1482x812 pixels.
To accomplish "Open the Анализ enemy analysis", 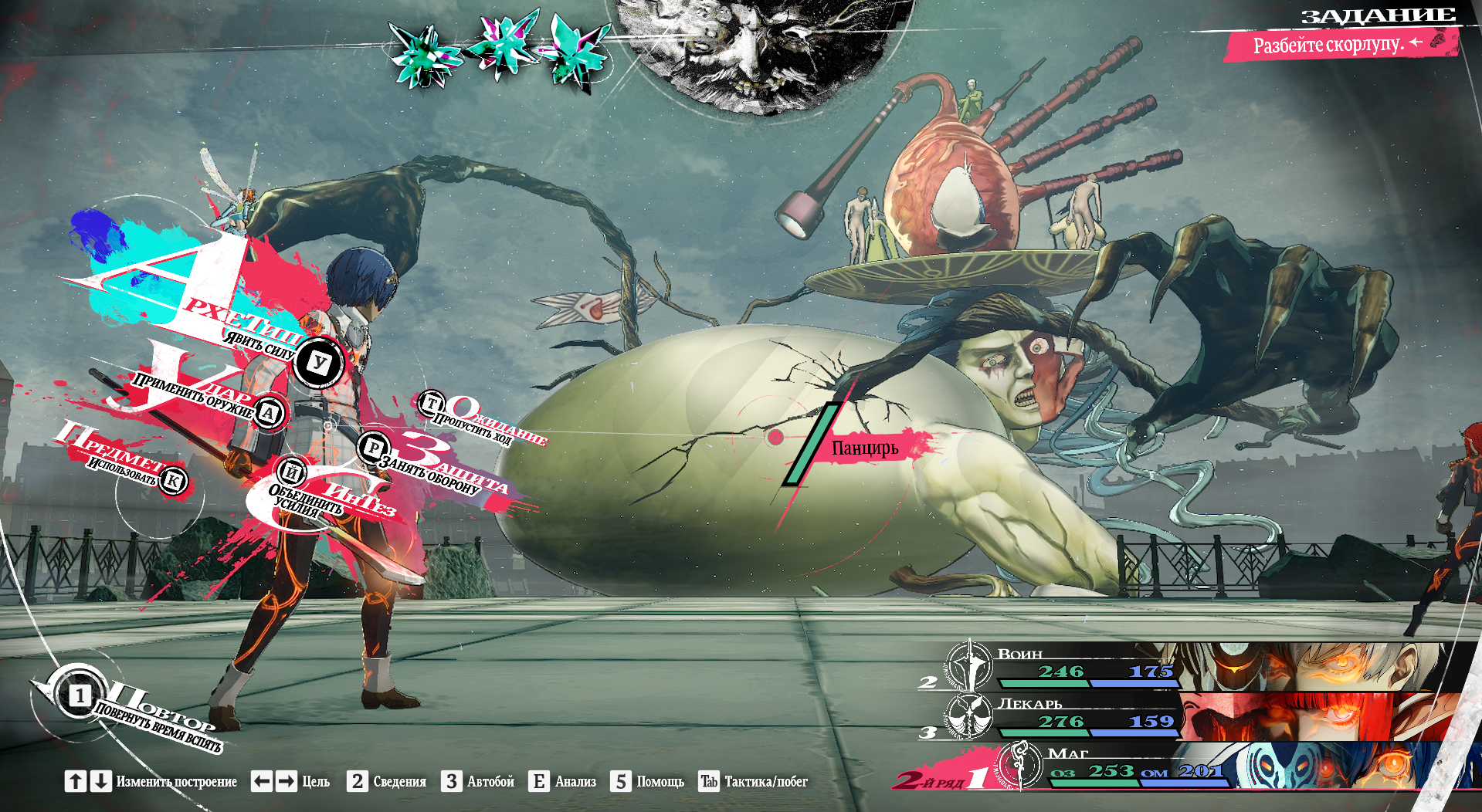I will [x=563, y=781].
